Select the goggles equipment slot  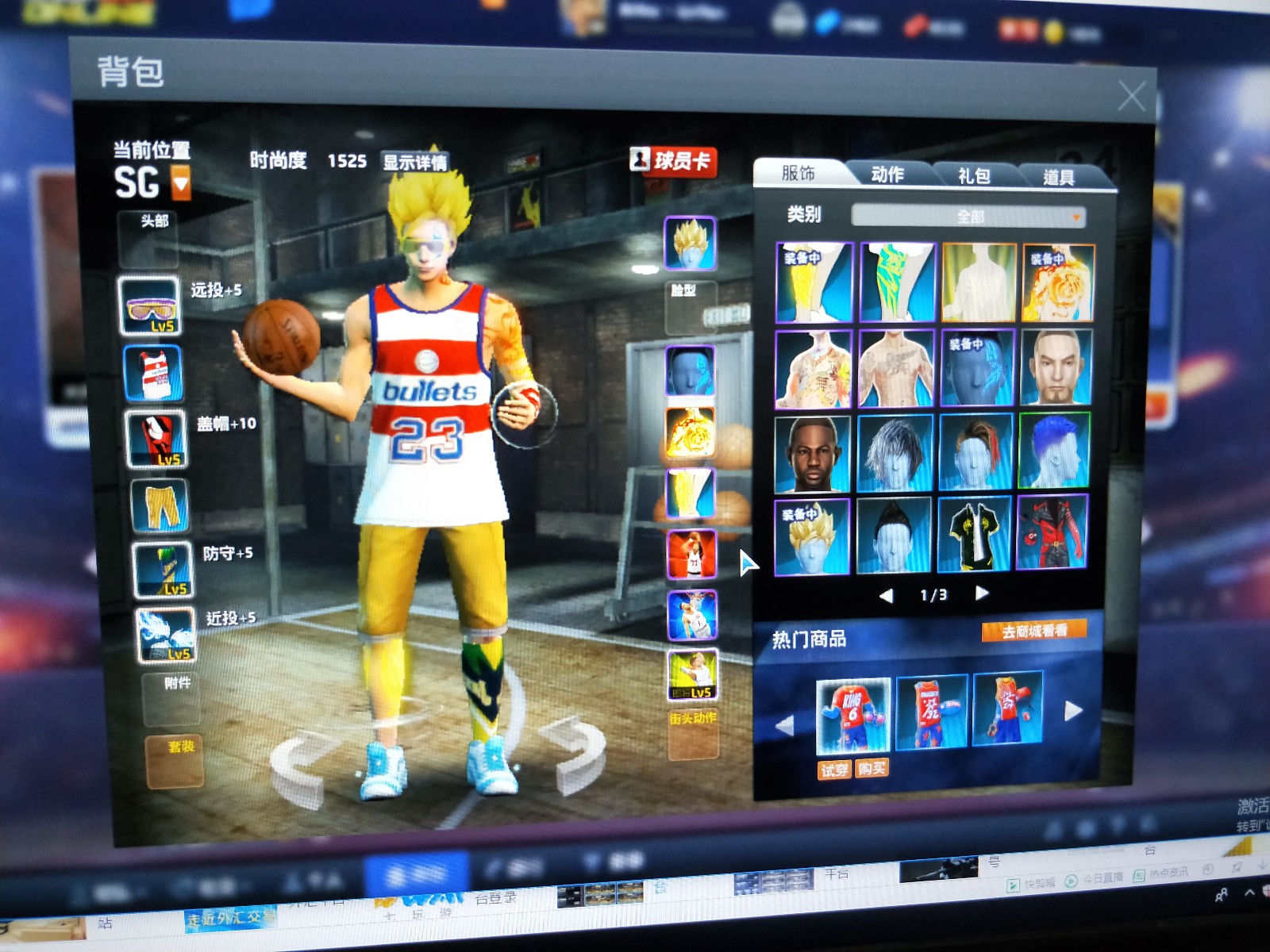click(148, 305)
